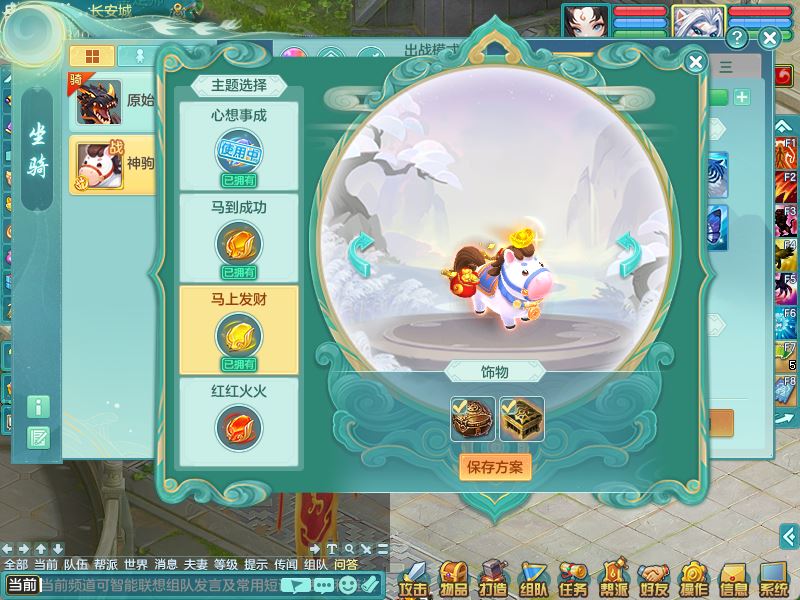Open the help question mark button

pos(738,39)
